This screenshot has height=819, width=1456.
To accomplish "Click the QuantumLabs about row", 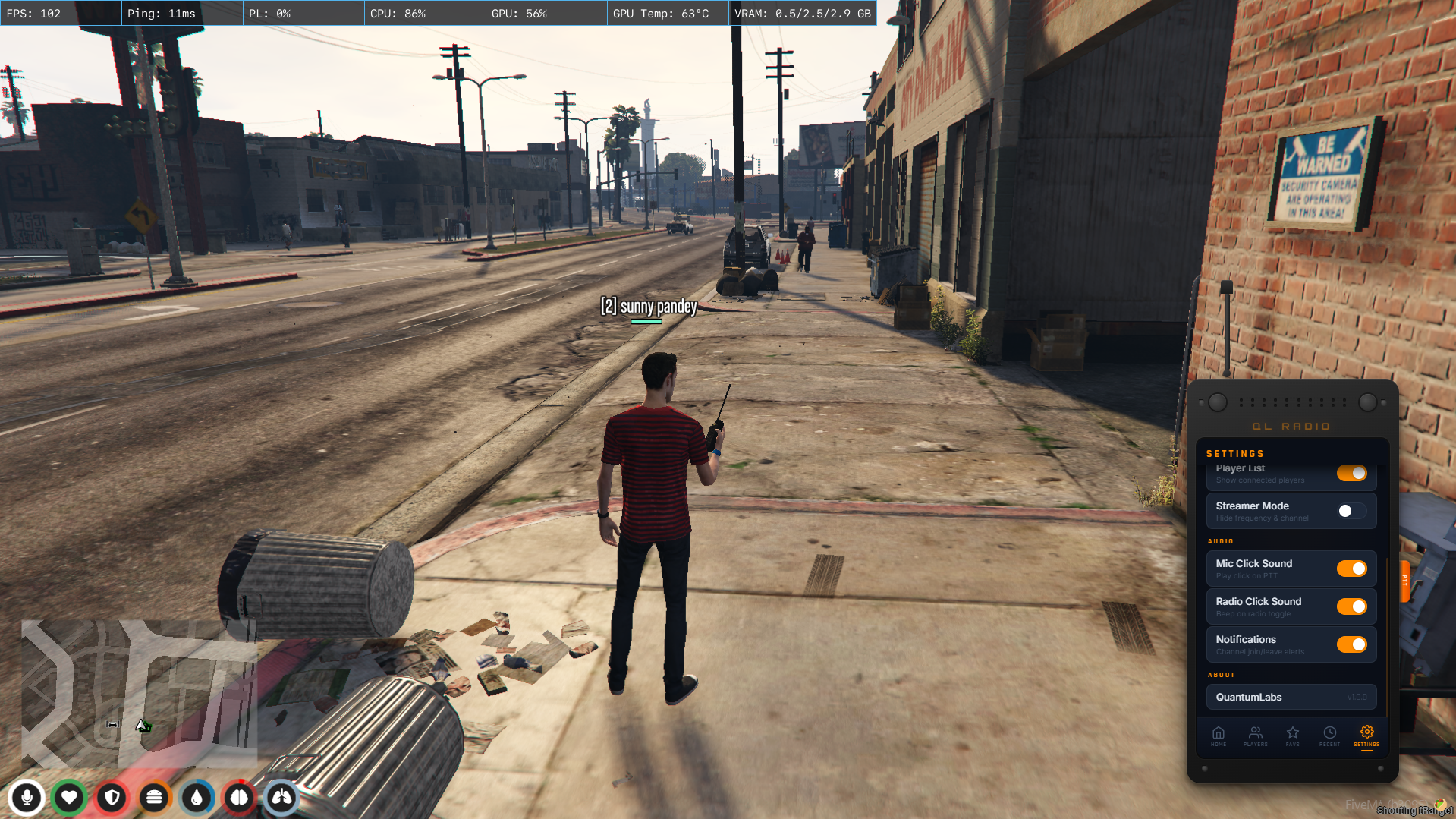I will point(1291,697).
